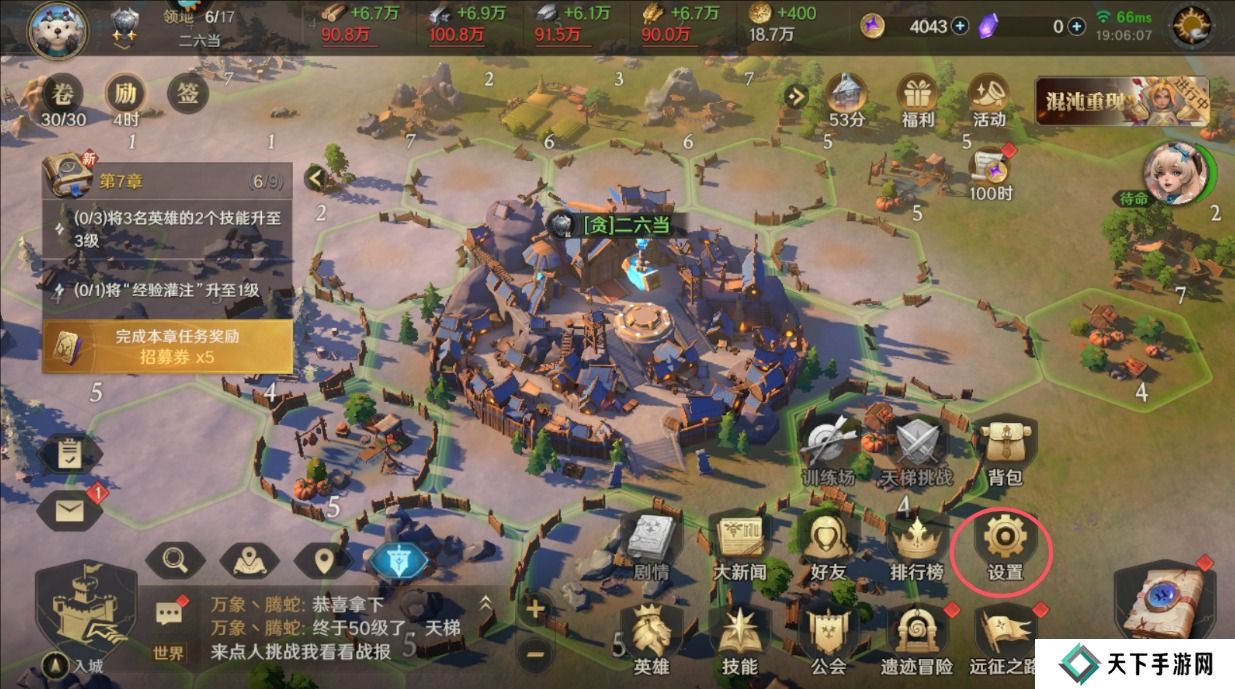Claim the 招募券 x5 chapter reward
The image size is (1235, 689).
(168, 346)
